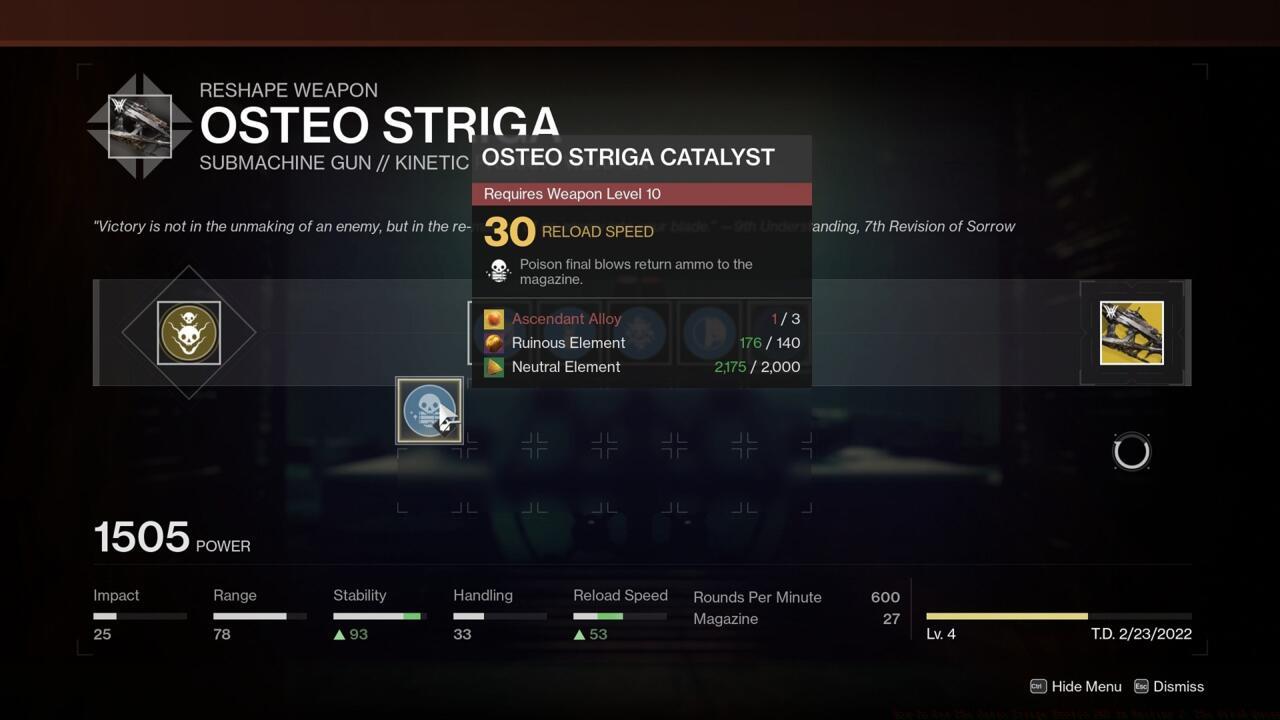The height and width of the screenshot is (720, 1280).
Task: Click the Ruinous Element material icon
Action: tap(492, 342)
